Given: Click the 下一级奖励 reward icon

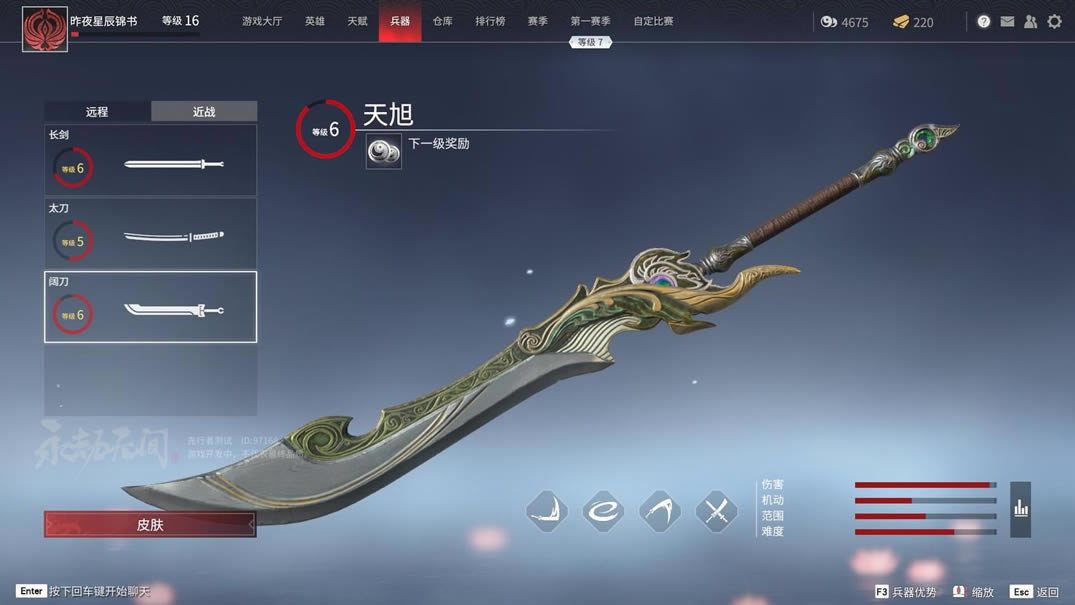Looking at the screenshot, I should pyautogui.click(x=384, y=151).
